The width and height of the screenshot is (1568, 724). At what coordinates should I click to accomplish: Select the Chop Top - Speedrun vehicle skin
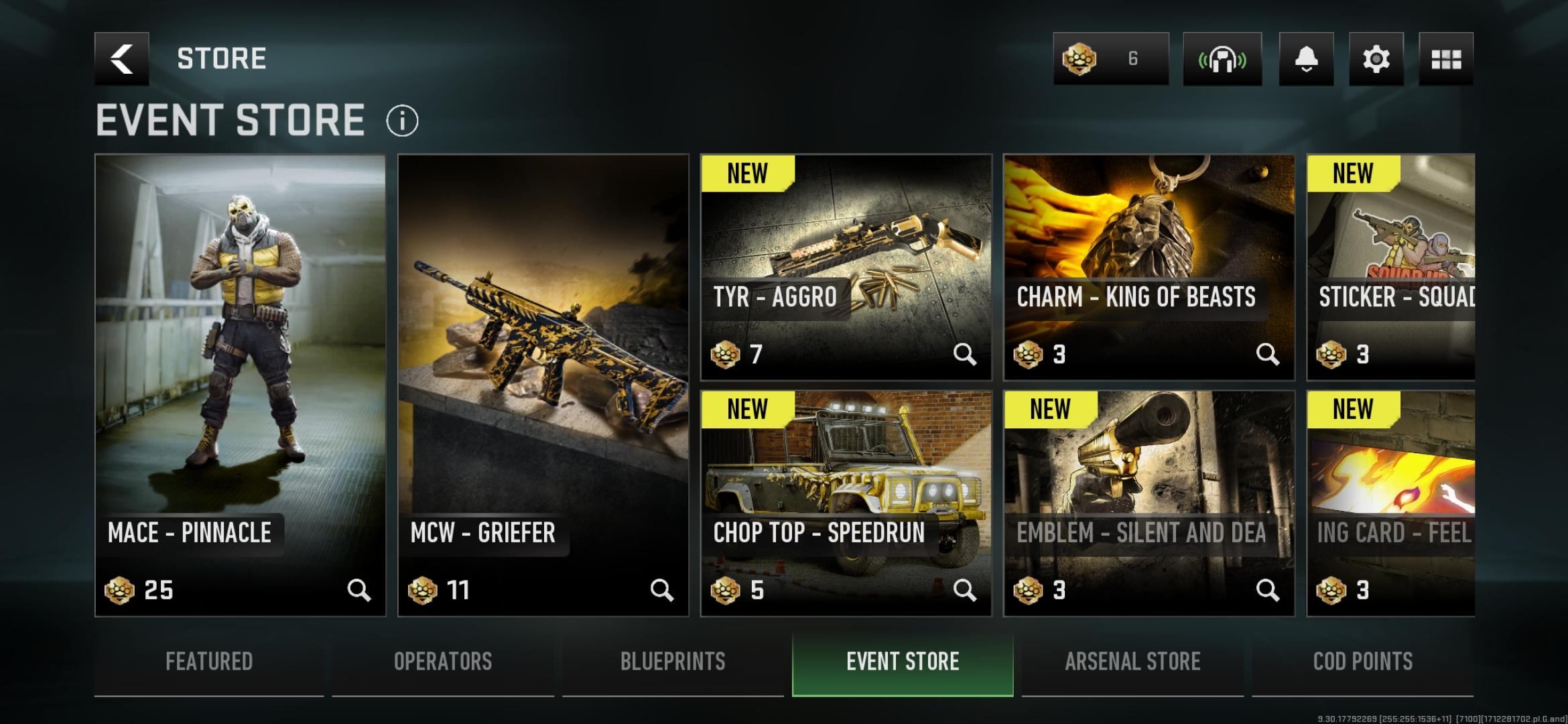tap(846, 503)
